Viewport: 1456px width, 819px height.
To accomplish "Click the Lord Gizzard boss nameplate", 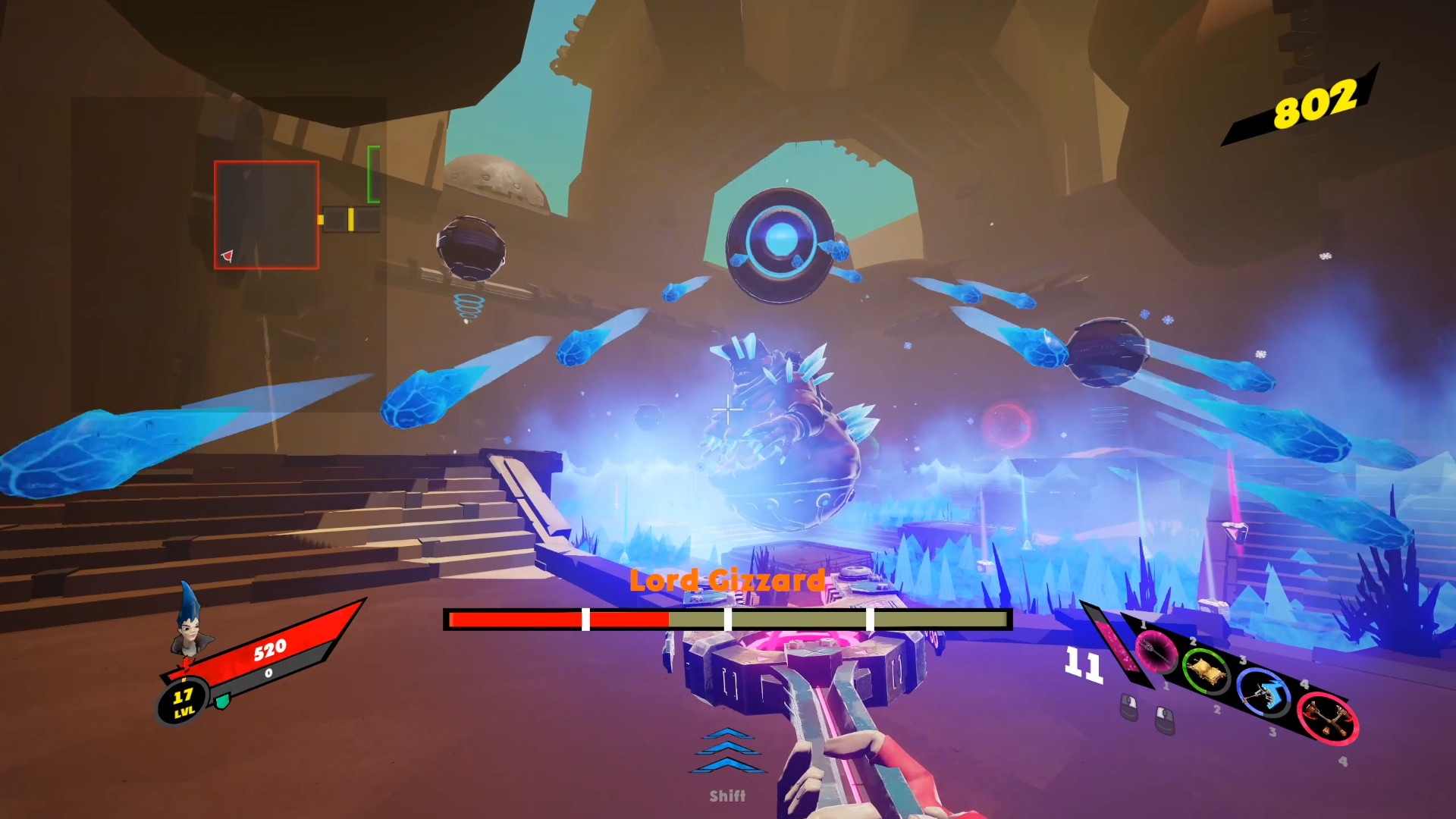I will pos(726,580).
